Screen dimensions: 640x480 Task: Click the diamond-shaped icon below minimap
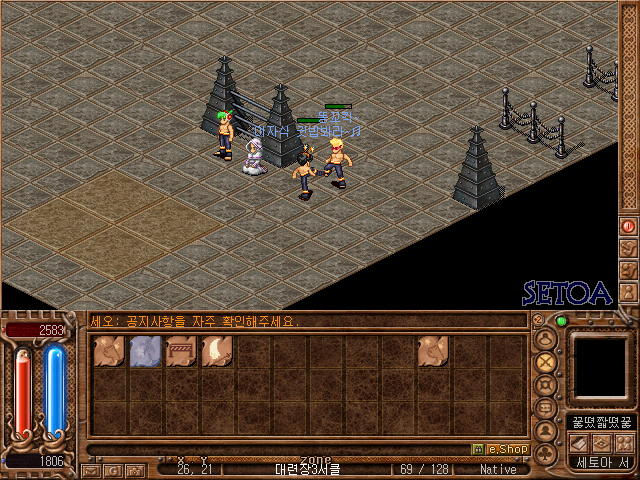(x=602, y=442)
